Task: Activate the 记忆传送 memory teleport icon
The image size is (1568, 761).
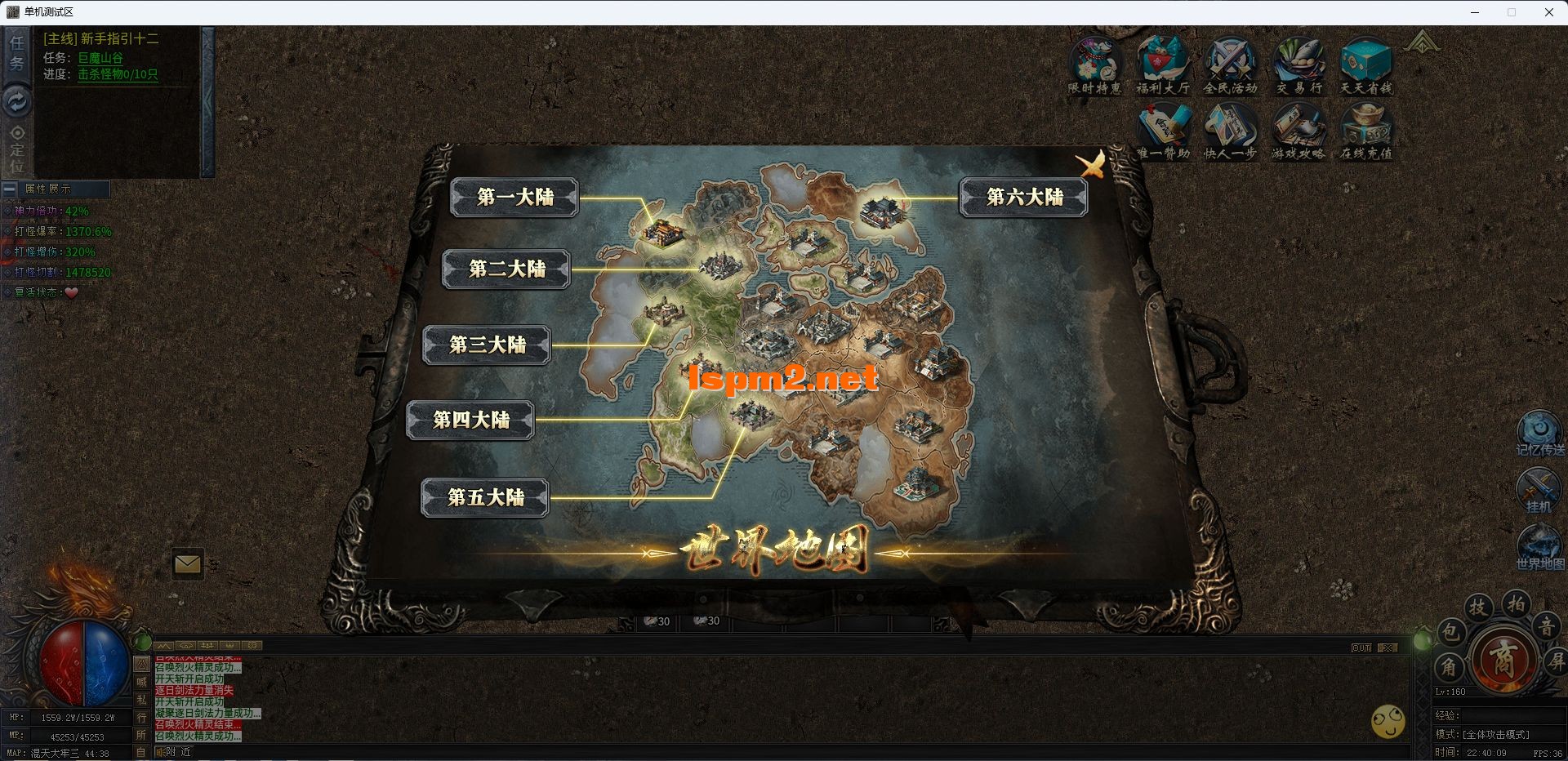Action: point(1539,433)
